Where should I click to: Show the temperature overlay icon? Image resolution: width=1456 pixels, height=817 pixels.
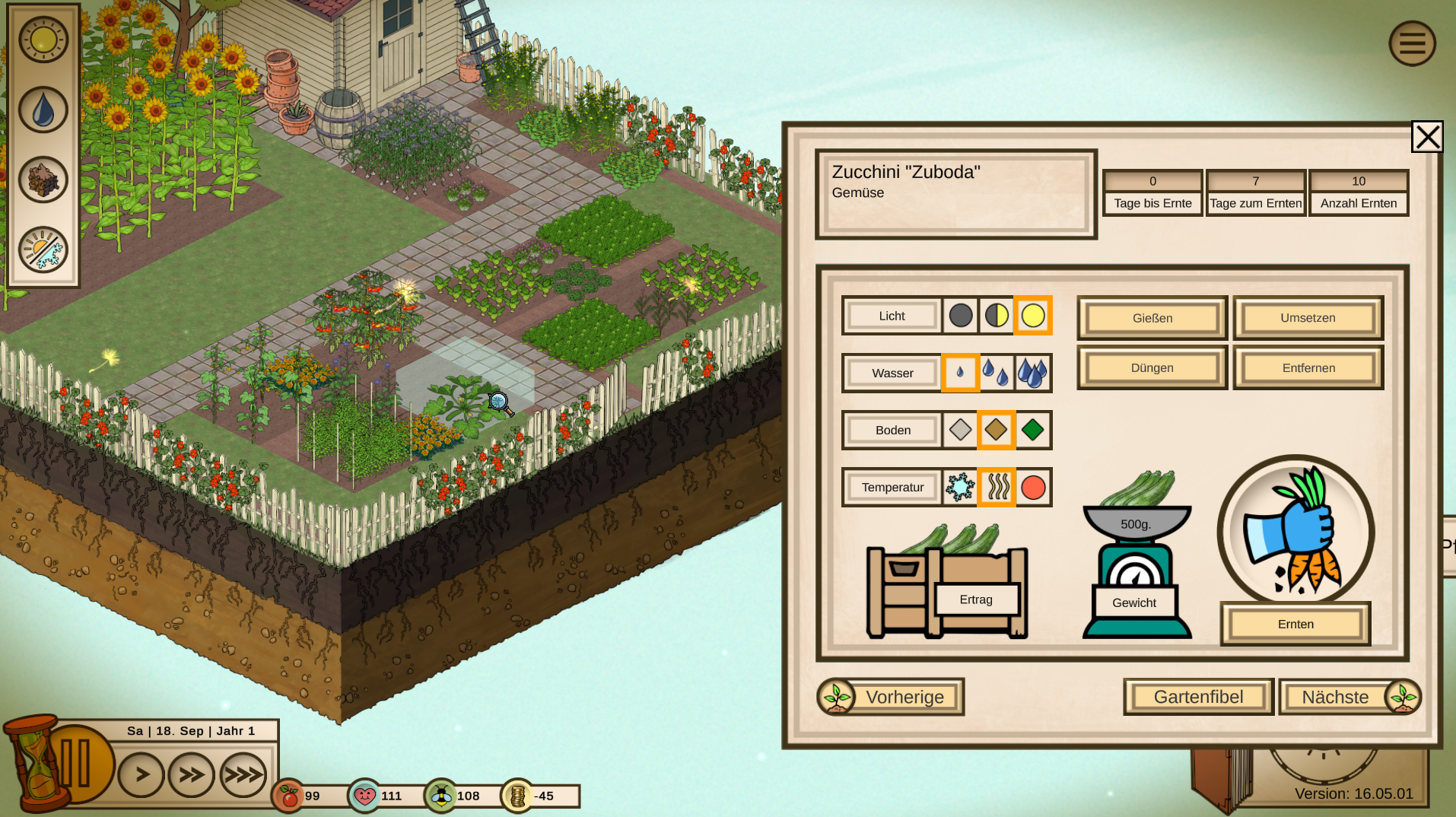(x=43, y=250)
